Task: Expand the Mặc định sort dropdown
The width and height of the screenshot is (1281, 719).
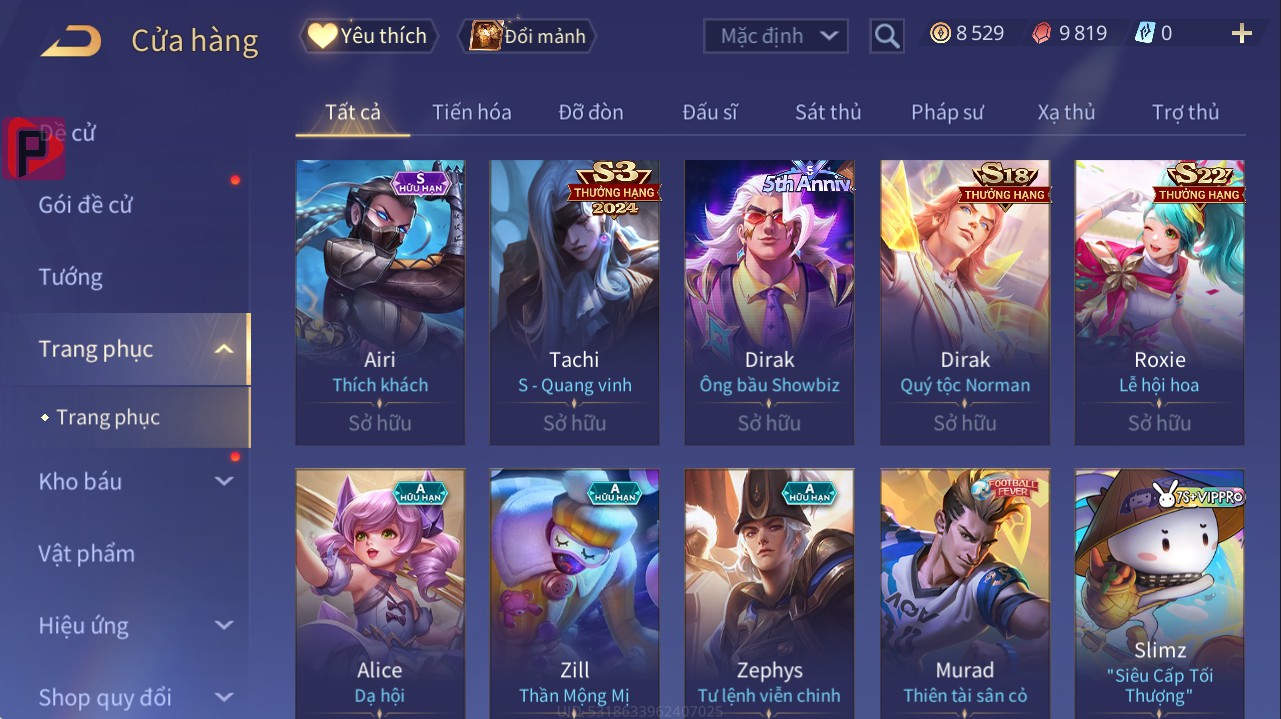Action: (x=776, y=36)
